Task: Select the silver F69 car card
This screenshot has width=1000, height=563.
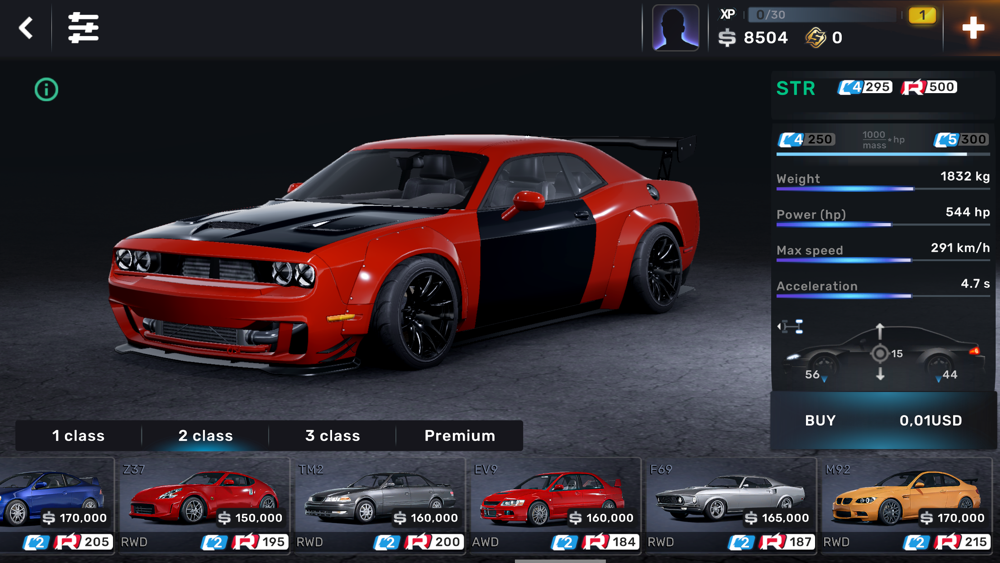Action: (x=730, y=505)
